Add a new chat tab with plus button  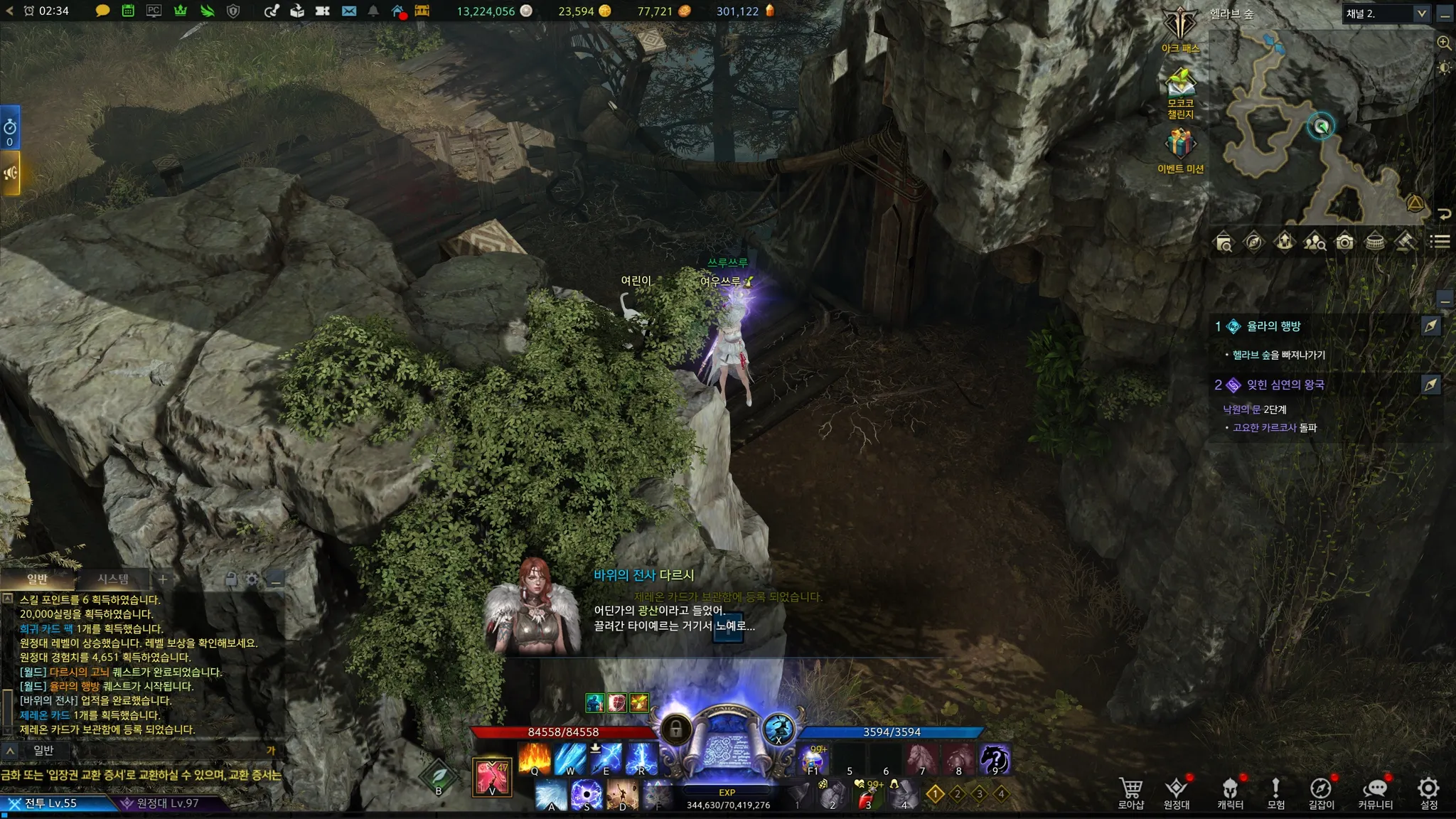pos(163,579)
